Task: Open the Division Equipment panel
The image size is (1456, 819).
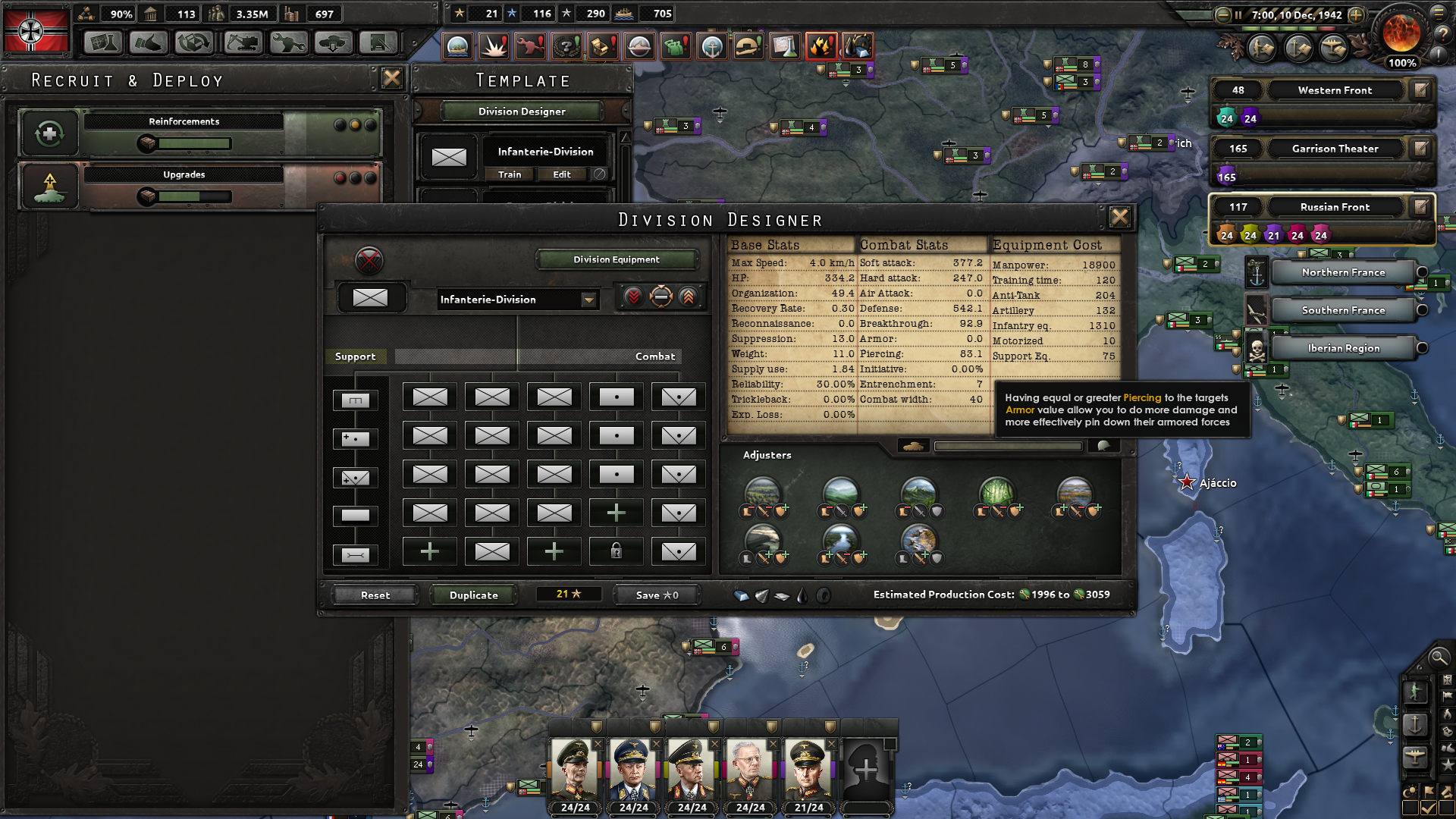Action: [616, 259]
